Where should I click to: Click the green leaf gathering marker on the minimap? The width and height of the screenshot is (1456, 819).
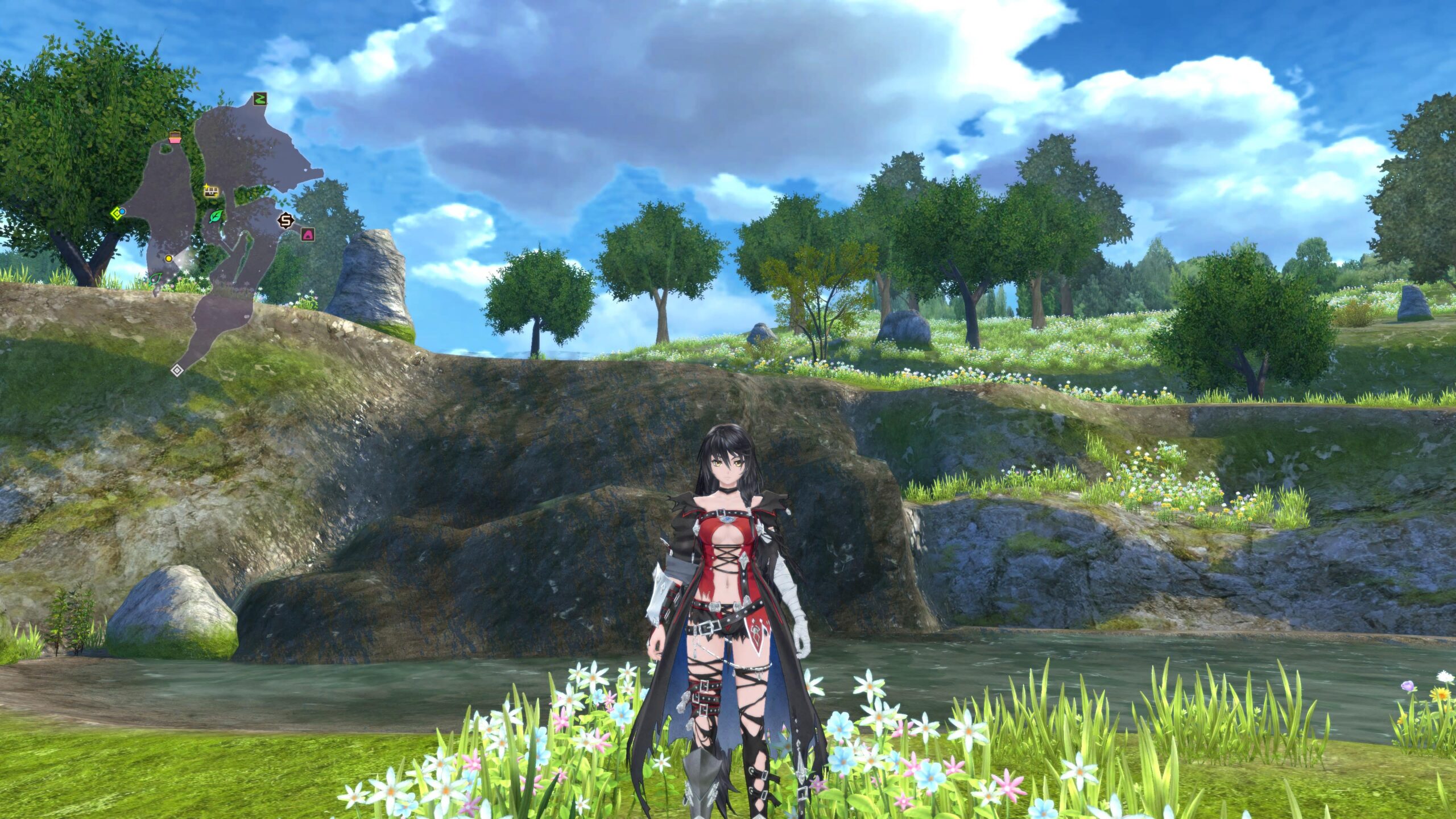coord(216,217)
